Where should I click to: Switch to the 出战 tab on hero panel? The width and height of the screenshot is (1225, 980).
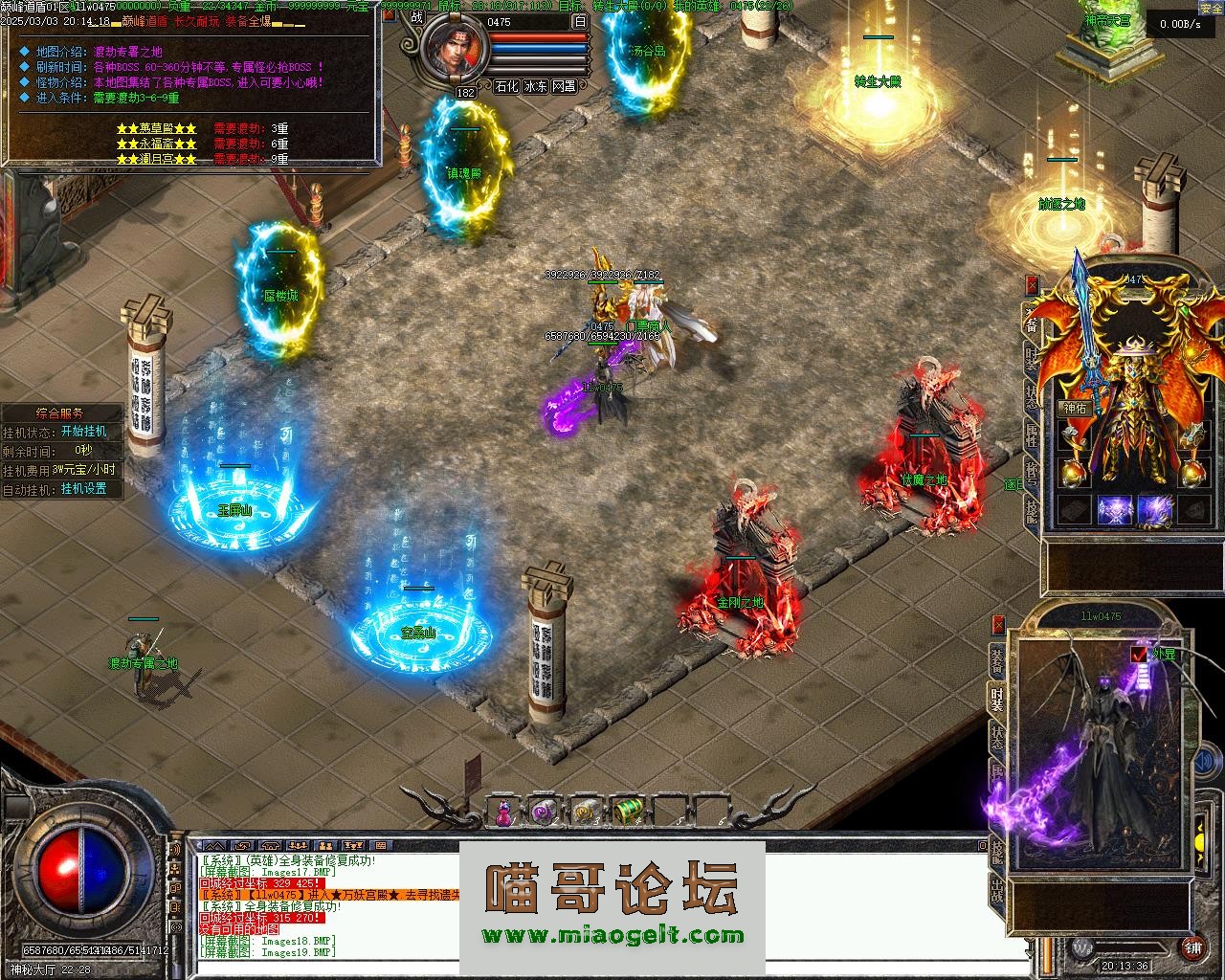(x=997, y=892)
